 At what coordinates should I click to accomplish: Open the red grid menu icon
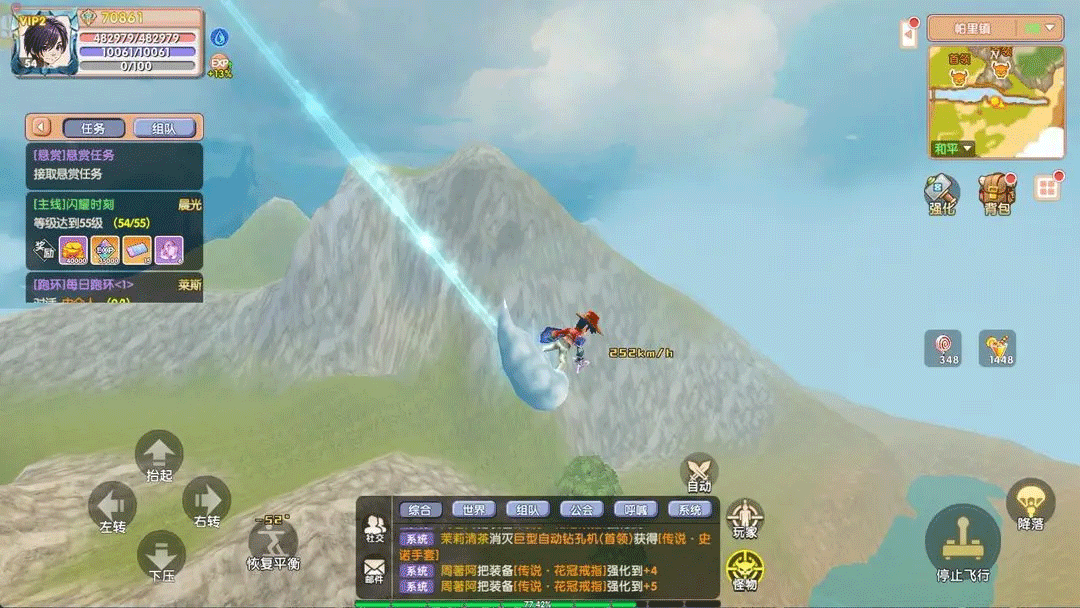click(x=1047, y=188)
